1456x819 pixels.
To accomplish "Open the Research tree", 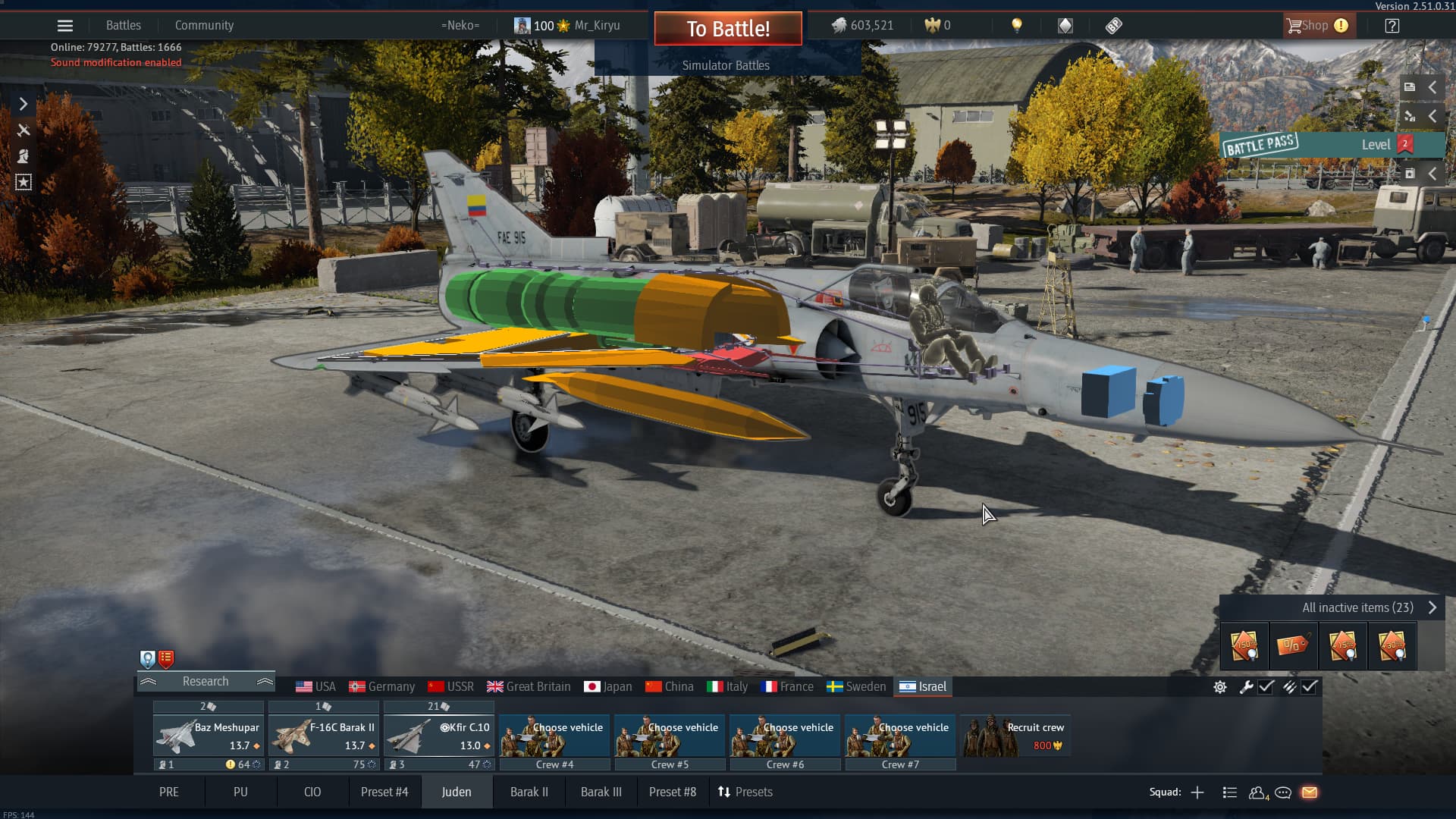I will click(206, 682).
